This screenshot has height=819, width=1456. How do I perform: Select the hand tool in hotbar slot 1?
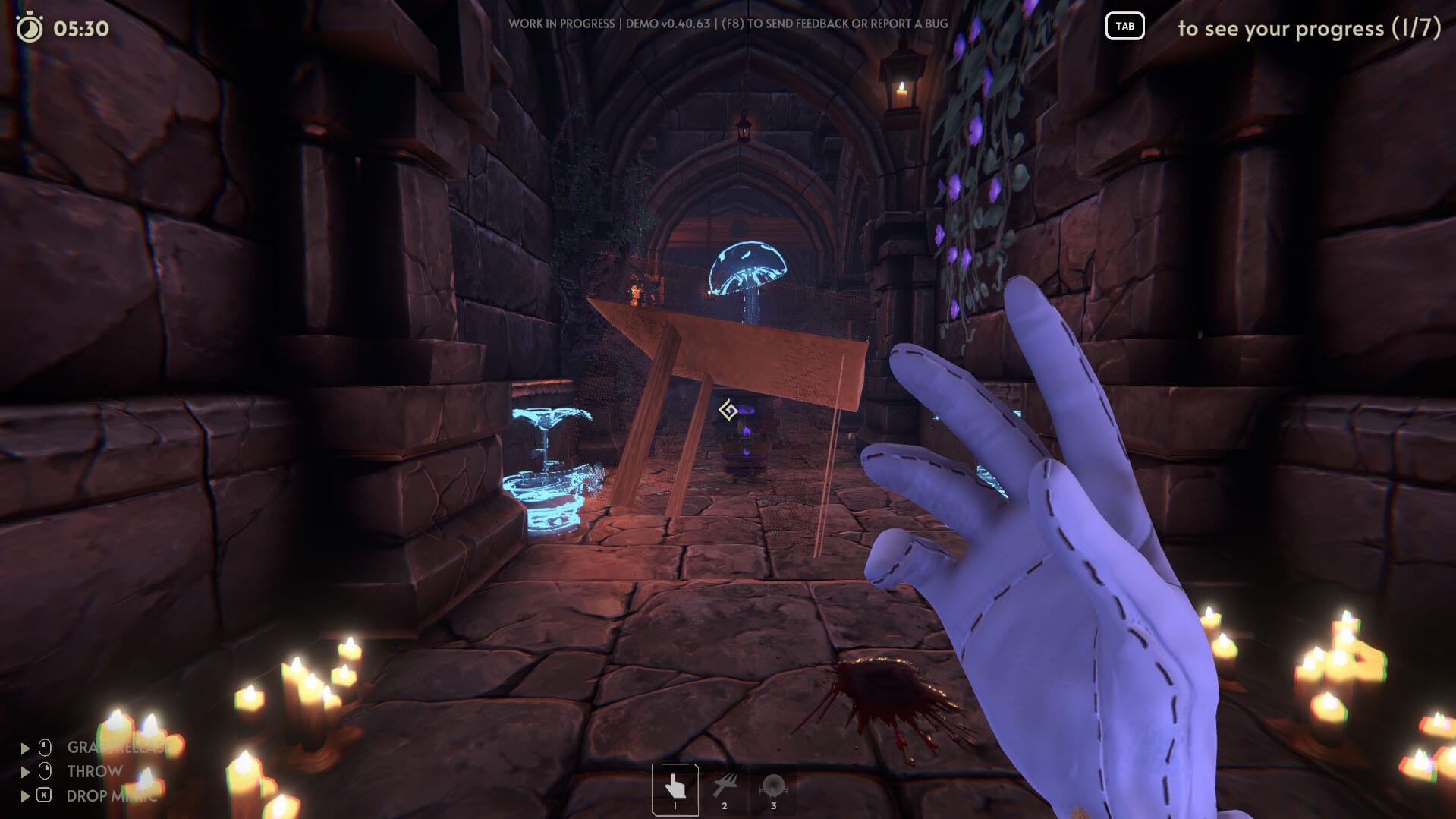675,788
